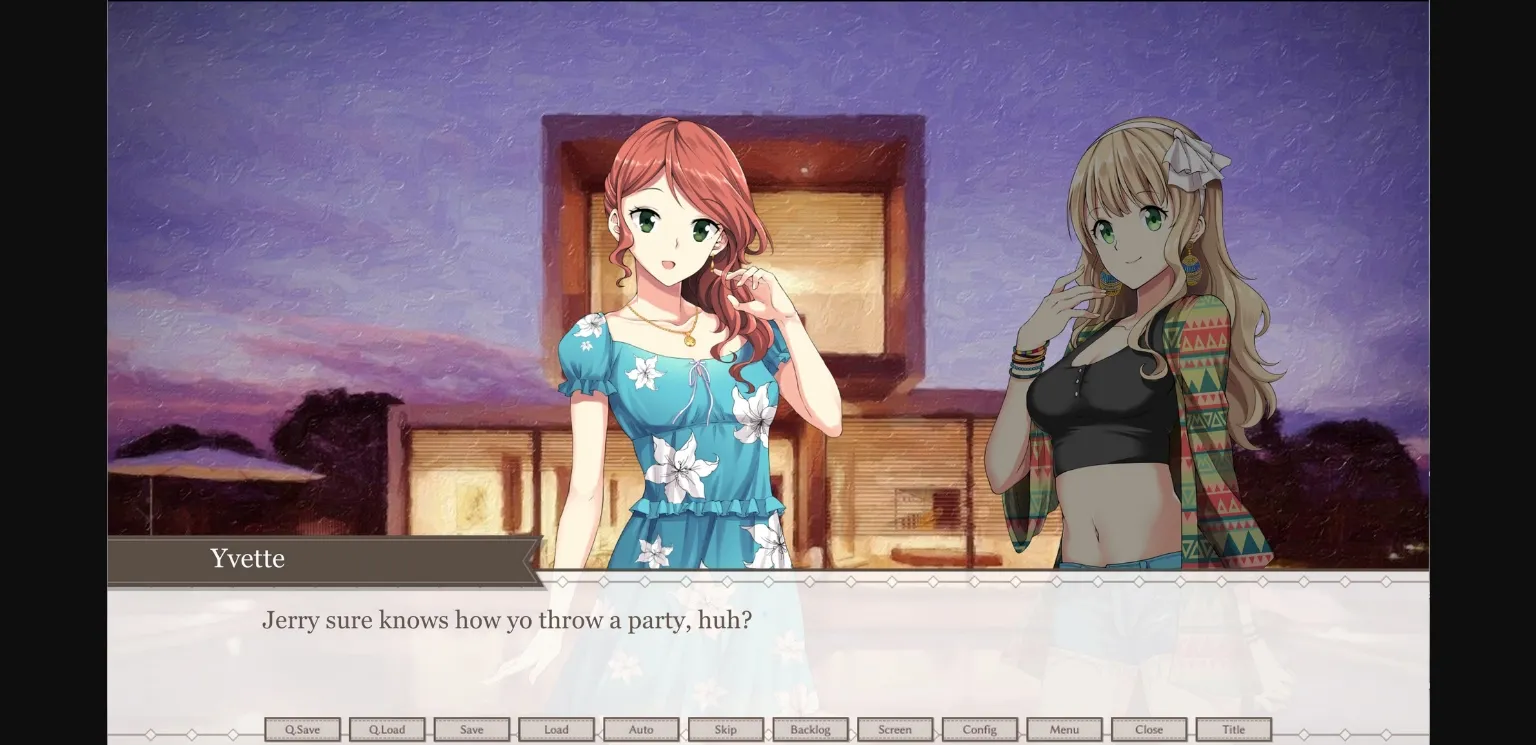Screen dimensions: 1536x745
Task: Click the Q.Save button
Action: click(302, 729)
